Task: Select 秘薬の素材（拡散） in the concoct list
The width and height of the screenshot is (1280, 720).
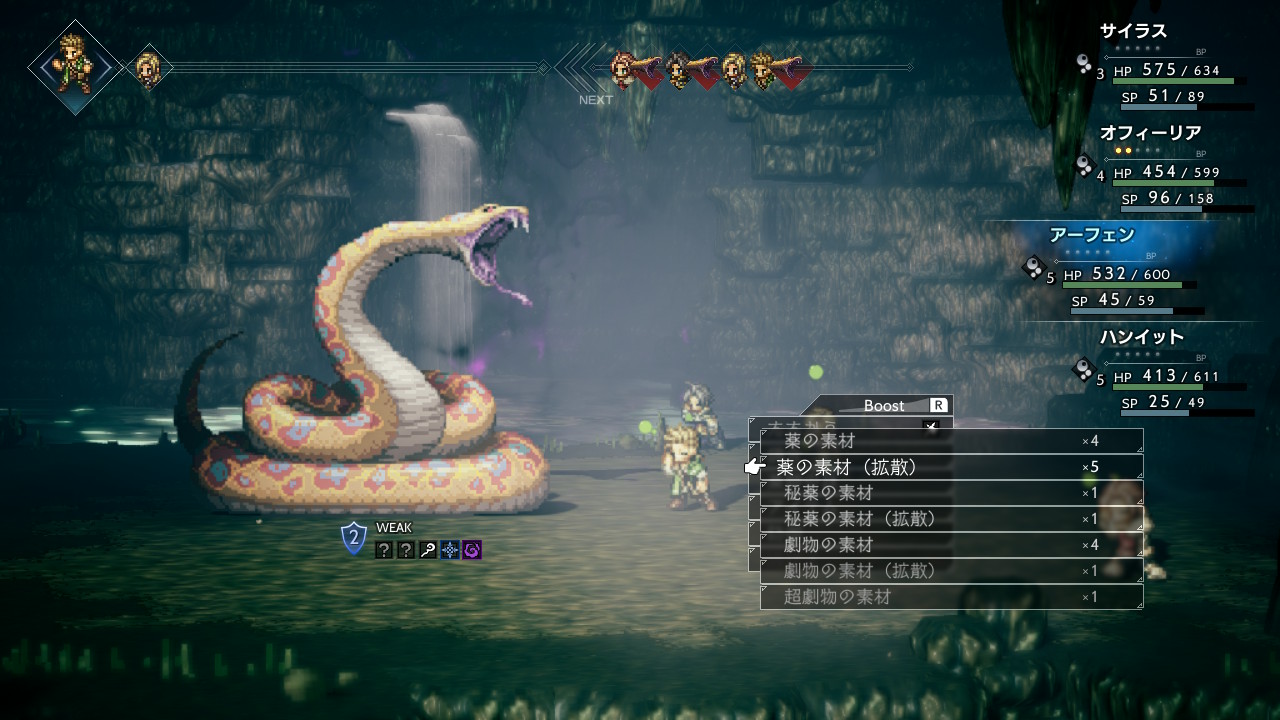Action: [950, 519]
